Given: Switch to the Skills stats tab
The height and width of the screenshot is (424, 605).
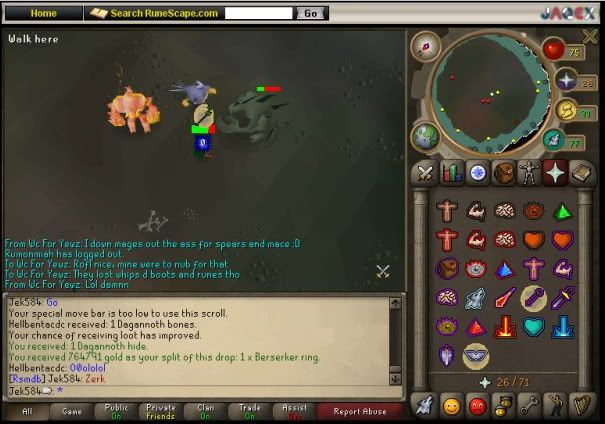Looking at the screenshot, I should (x=451, y=173).
